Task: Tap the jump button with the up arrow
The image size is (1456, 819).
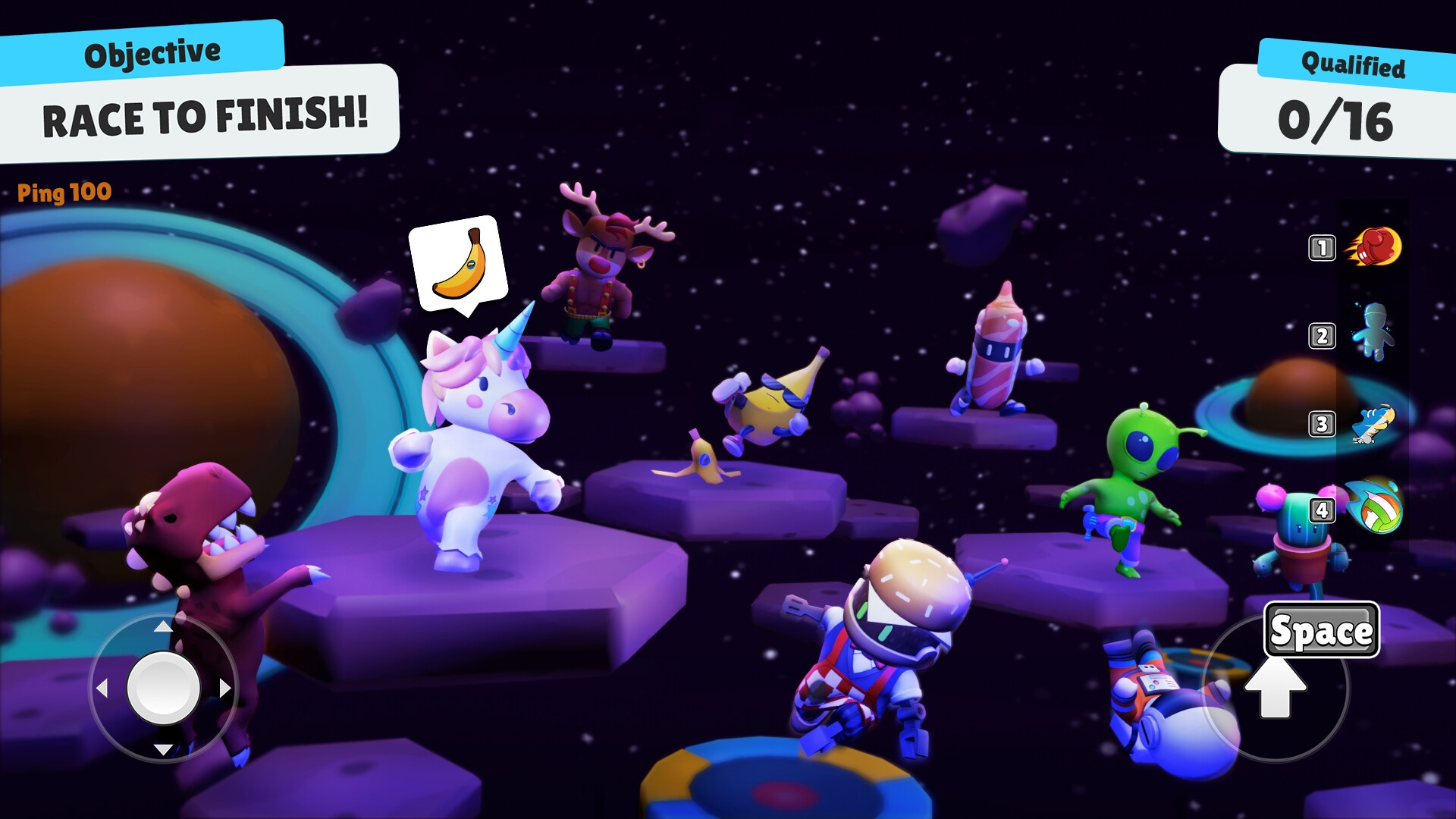Action: coord(1276,687)
